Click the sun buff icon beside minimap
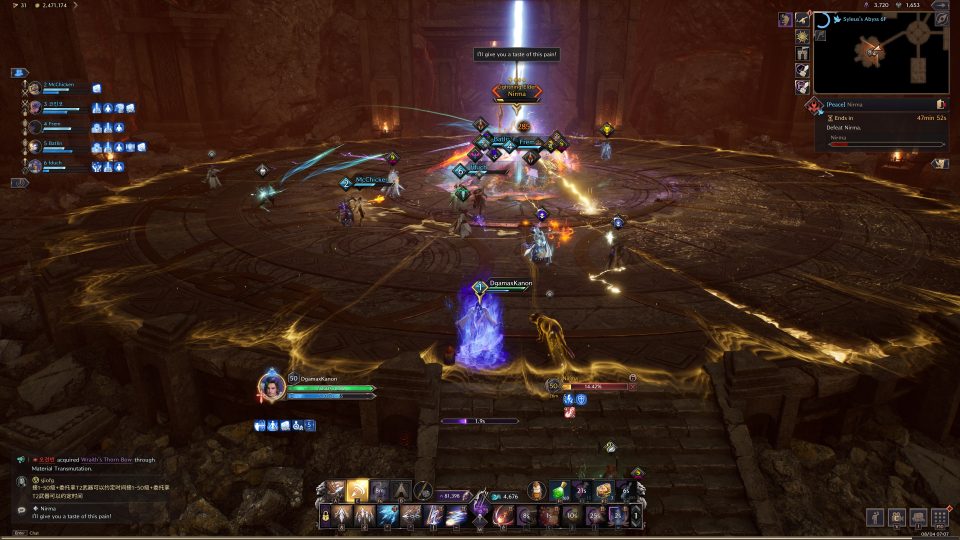Image resolution: width=960 pixels, height=540 pixels. point(800,36)
